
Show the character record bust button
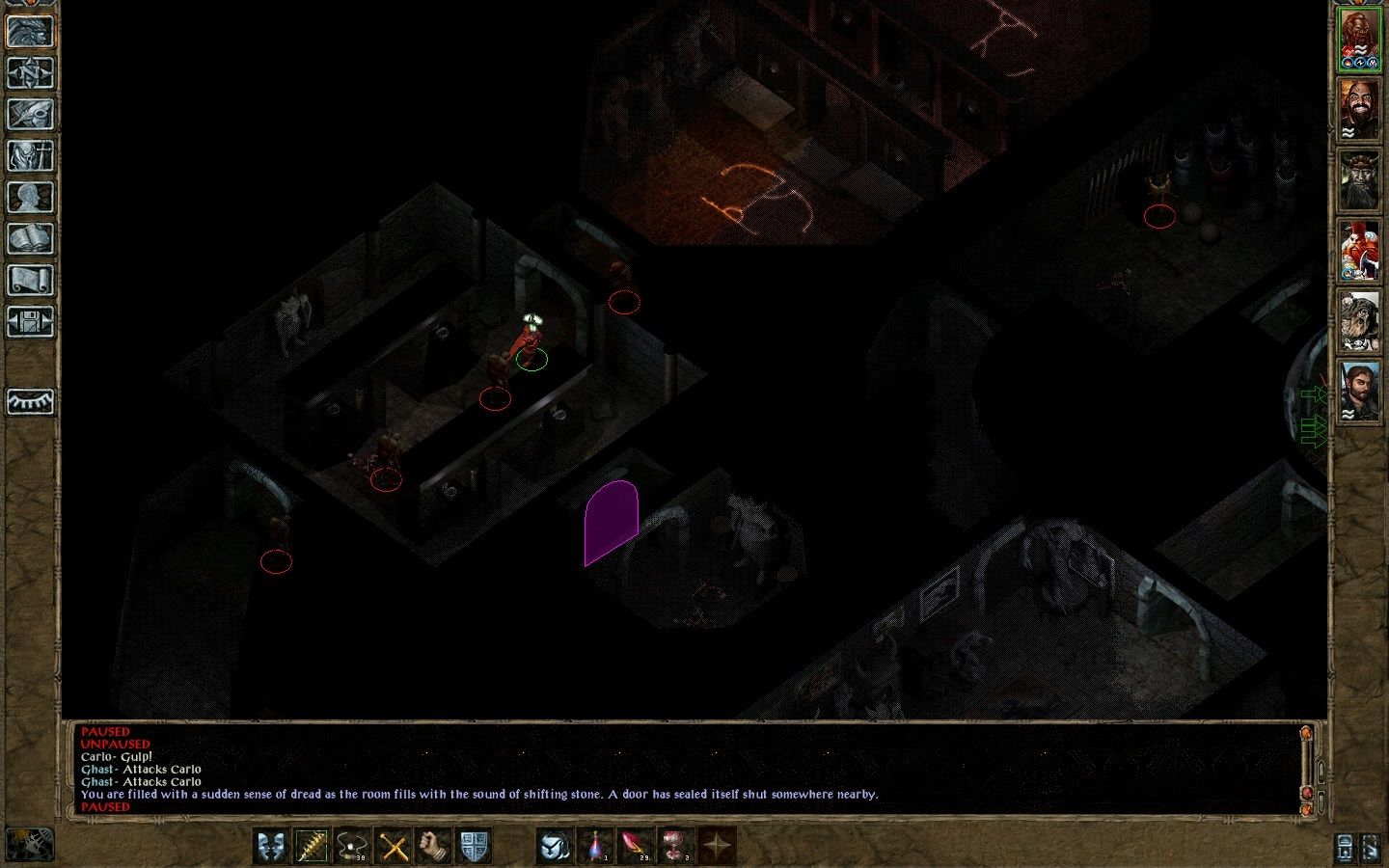[x=30, y=197]
